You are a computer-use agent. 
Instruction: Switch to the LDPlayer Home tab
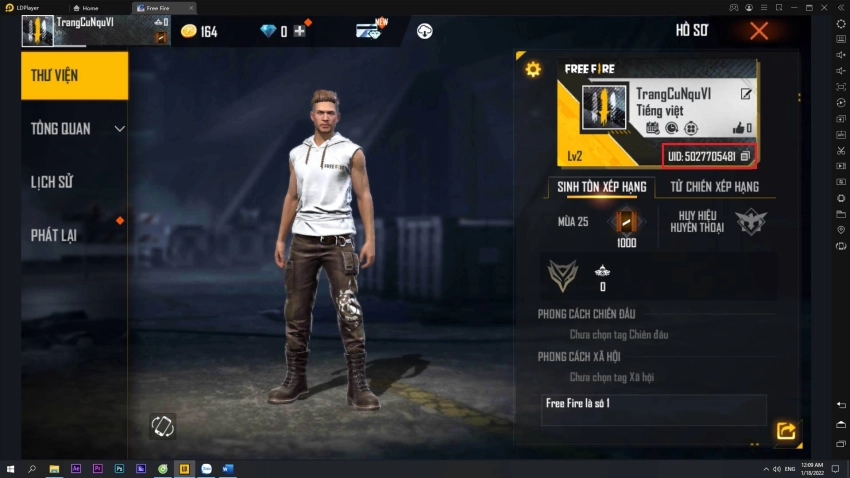(88, 7)
